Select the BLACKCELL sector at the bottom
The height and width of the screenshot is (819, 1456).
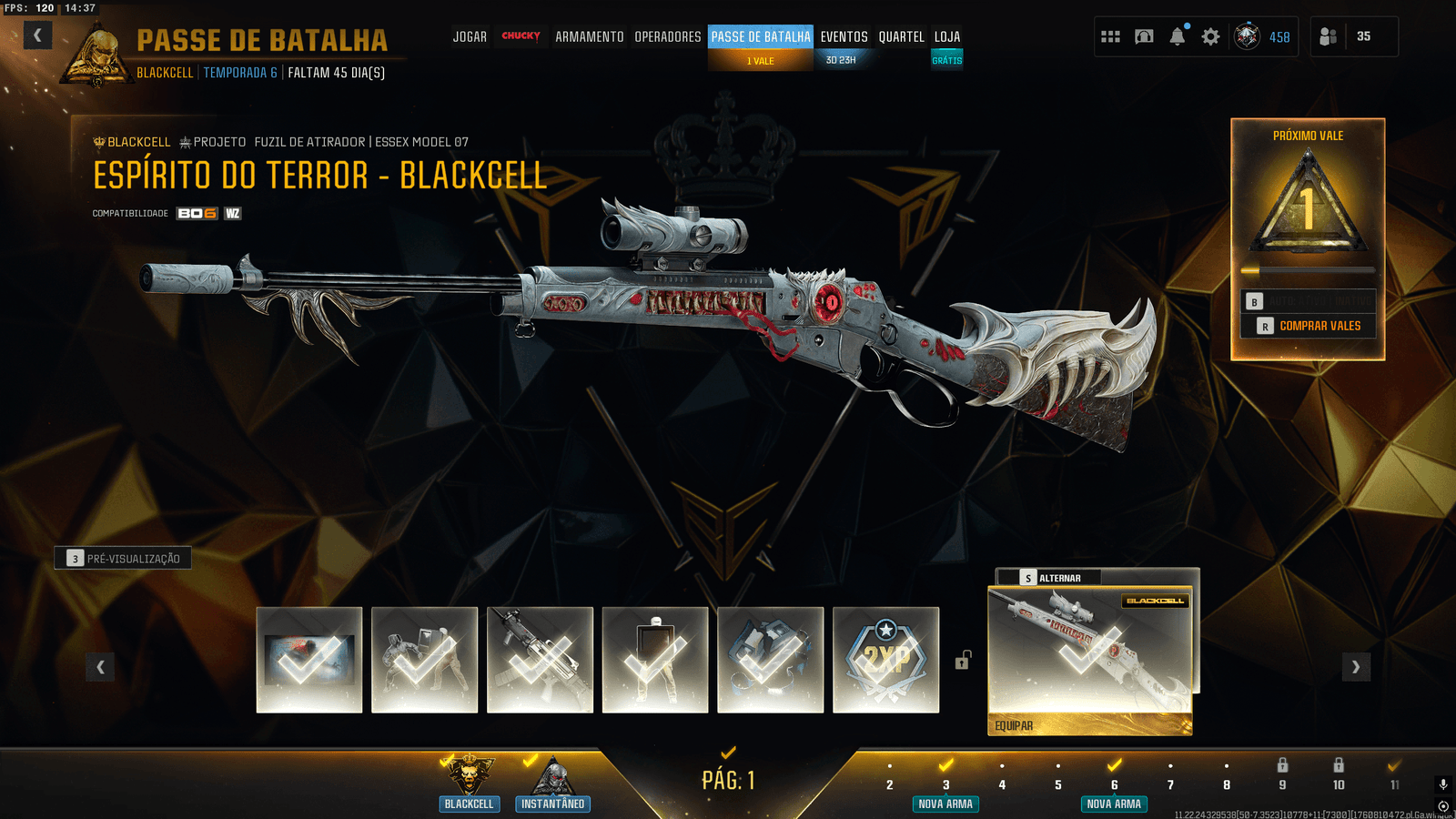click(x=469, y=784)
